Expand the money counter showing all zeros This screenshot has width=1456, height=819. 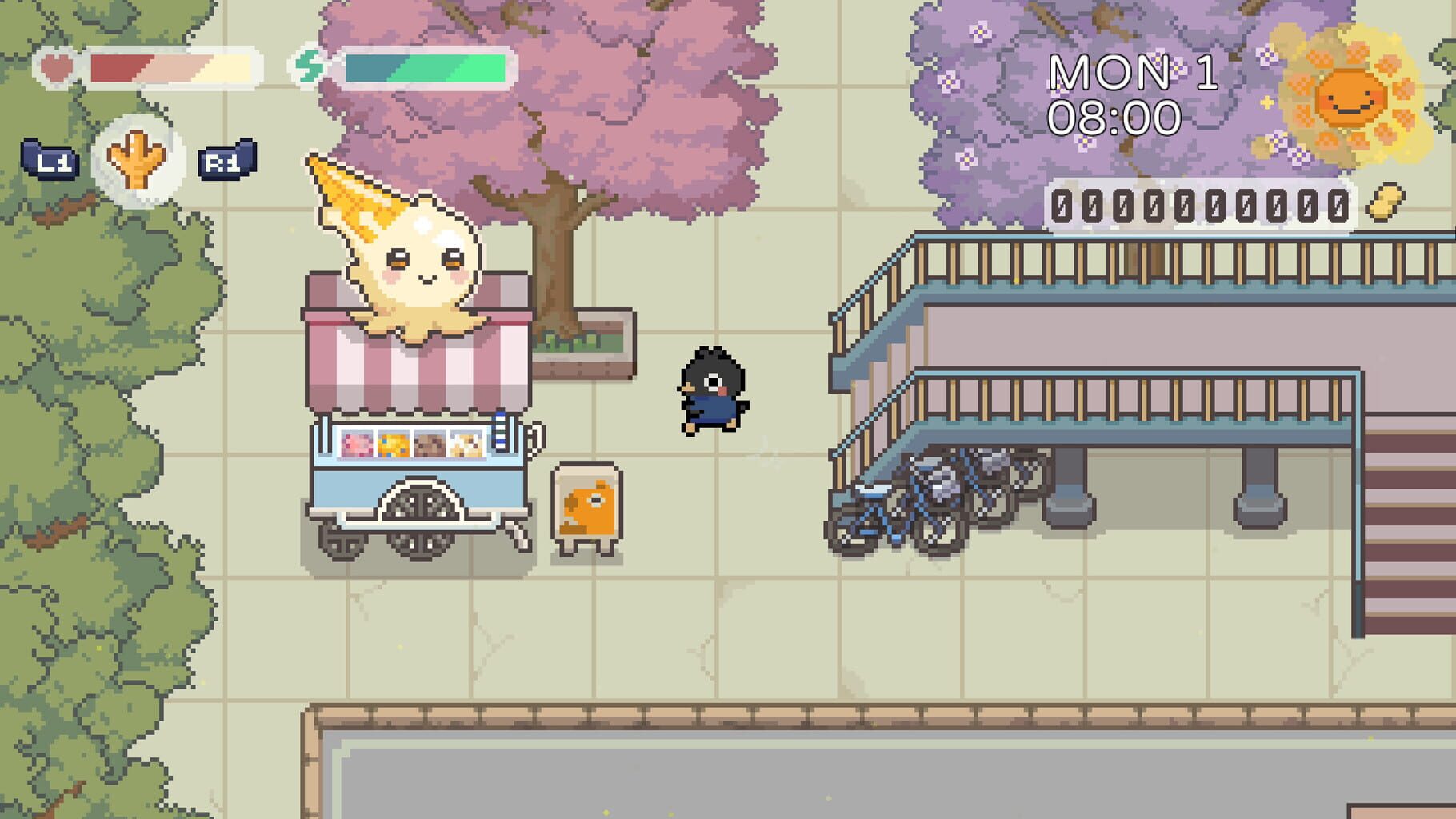click(1200, 206)
